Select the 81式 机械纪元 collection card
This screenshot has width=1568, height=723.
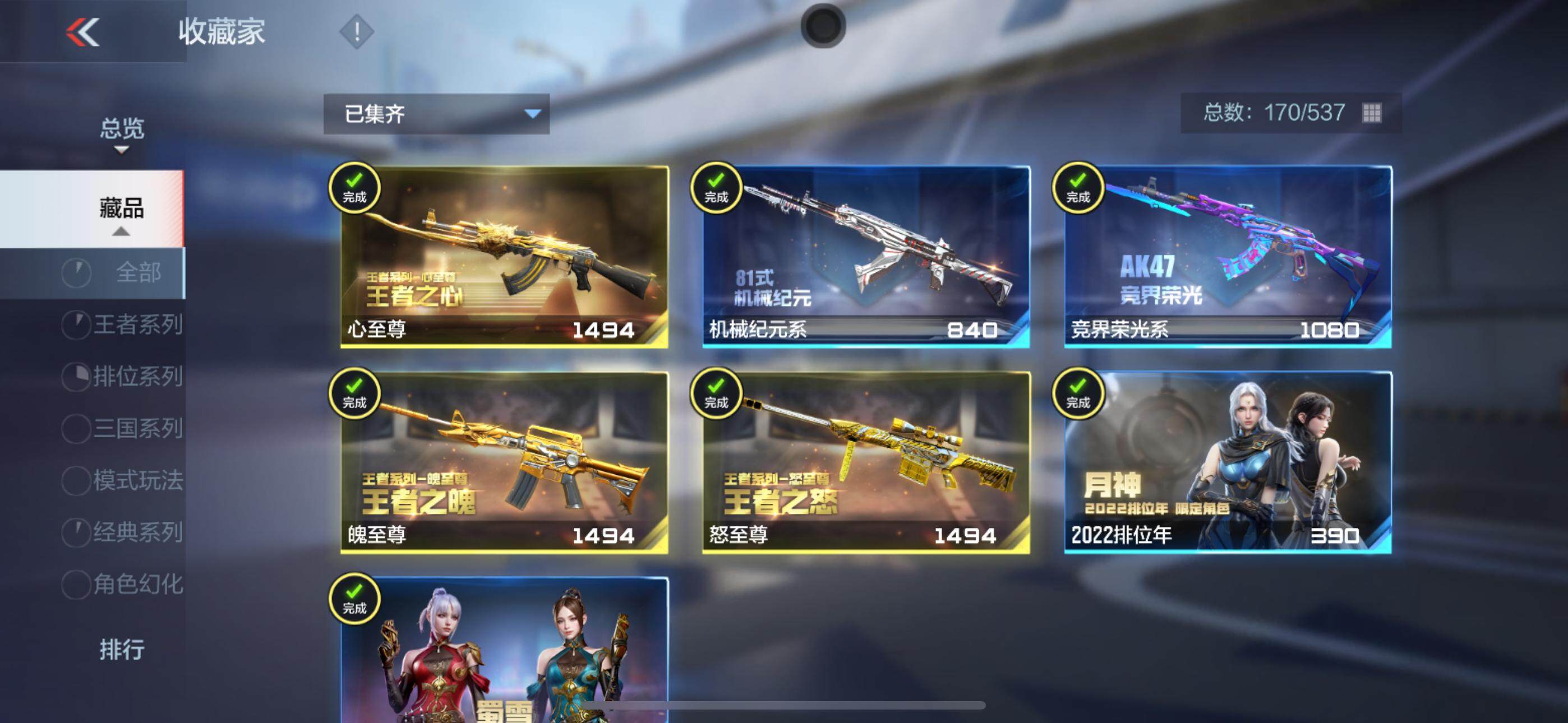coord(865,257)
